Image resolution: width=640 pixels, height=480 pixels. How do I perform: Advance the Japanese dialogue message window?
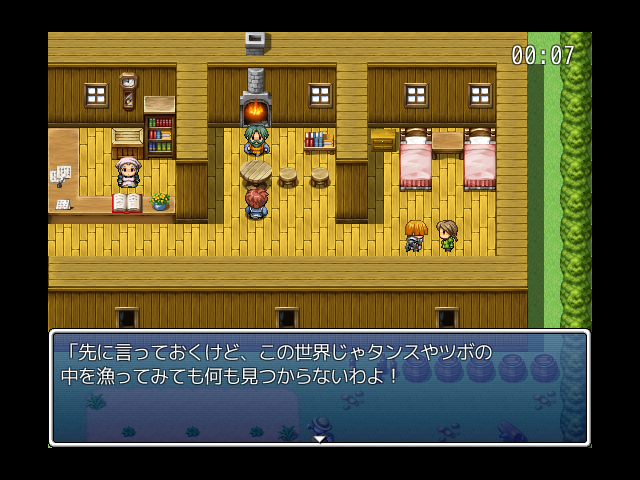[x=319, y=386]
